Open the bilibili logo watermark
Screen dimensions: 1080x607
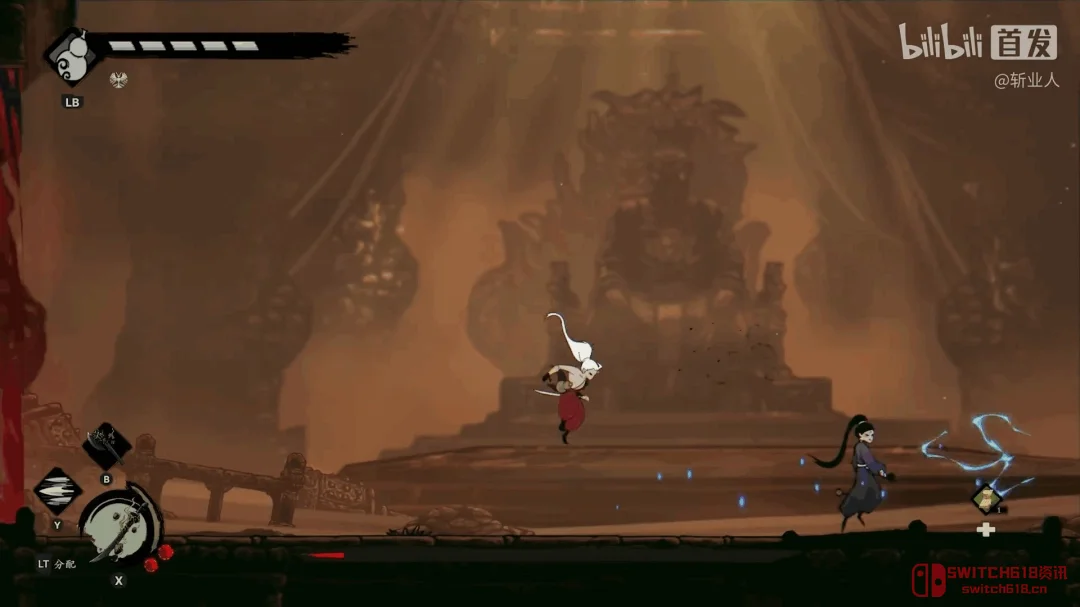(940, 42)
